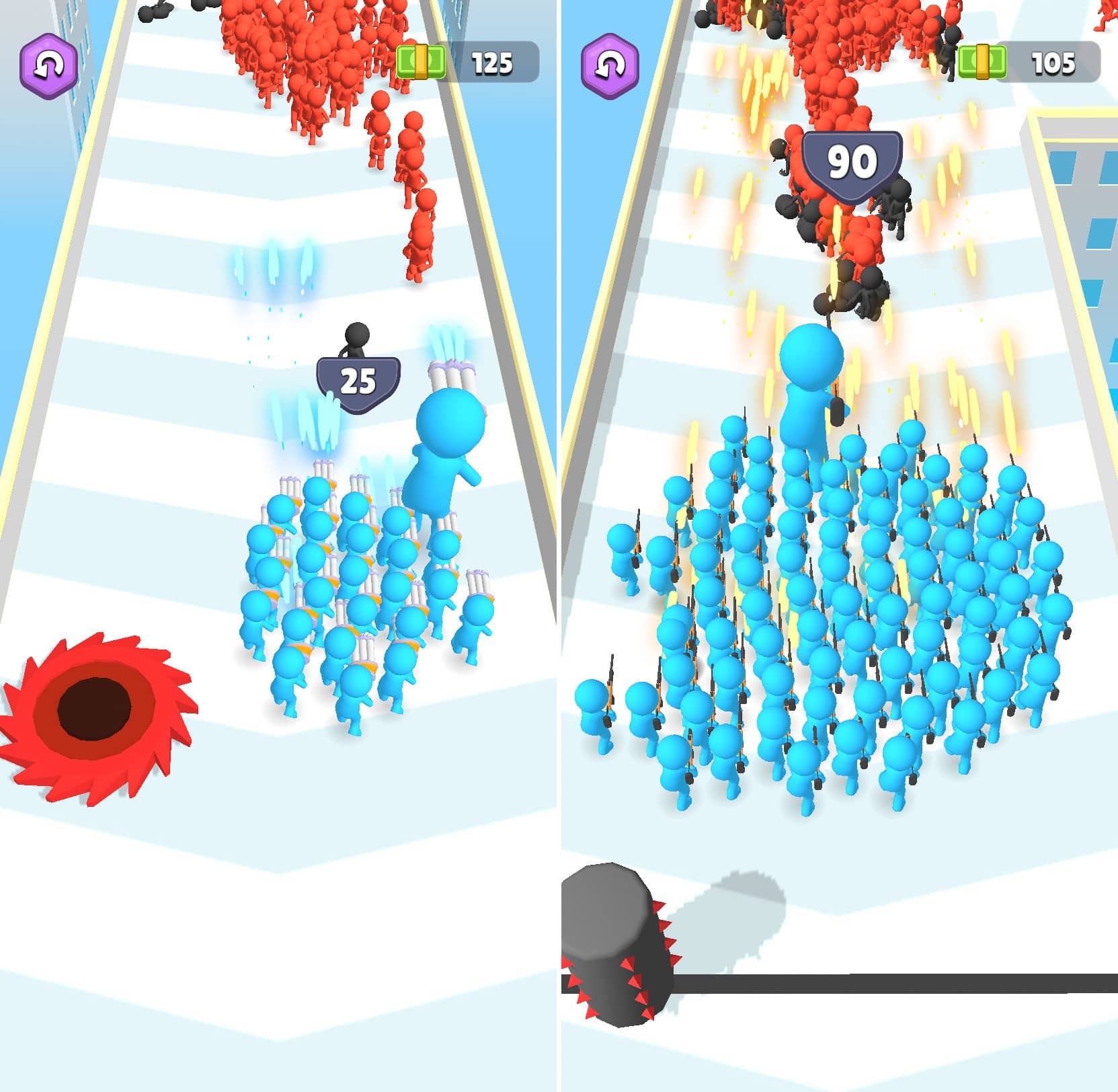Screen dimensions: 1118x1092
Task: Expand the money counter showing 105
Action: coord(1029,61)
